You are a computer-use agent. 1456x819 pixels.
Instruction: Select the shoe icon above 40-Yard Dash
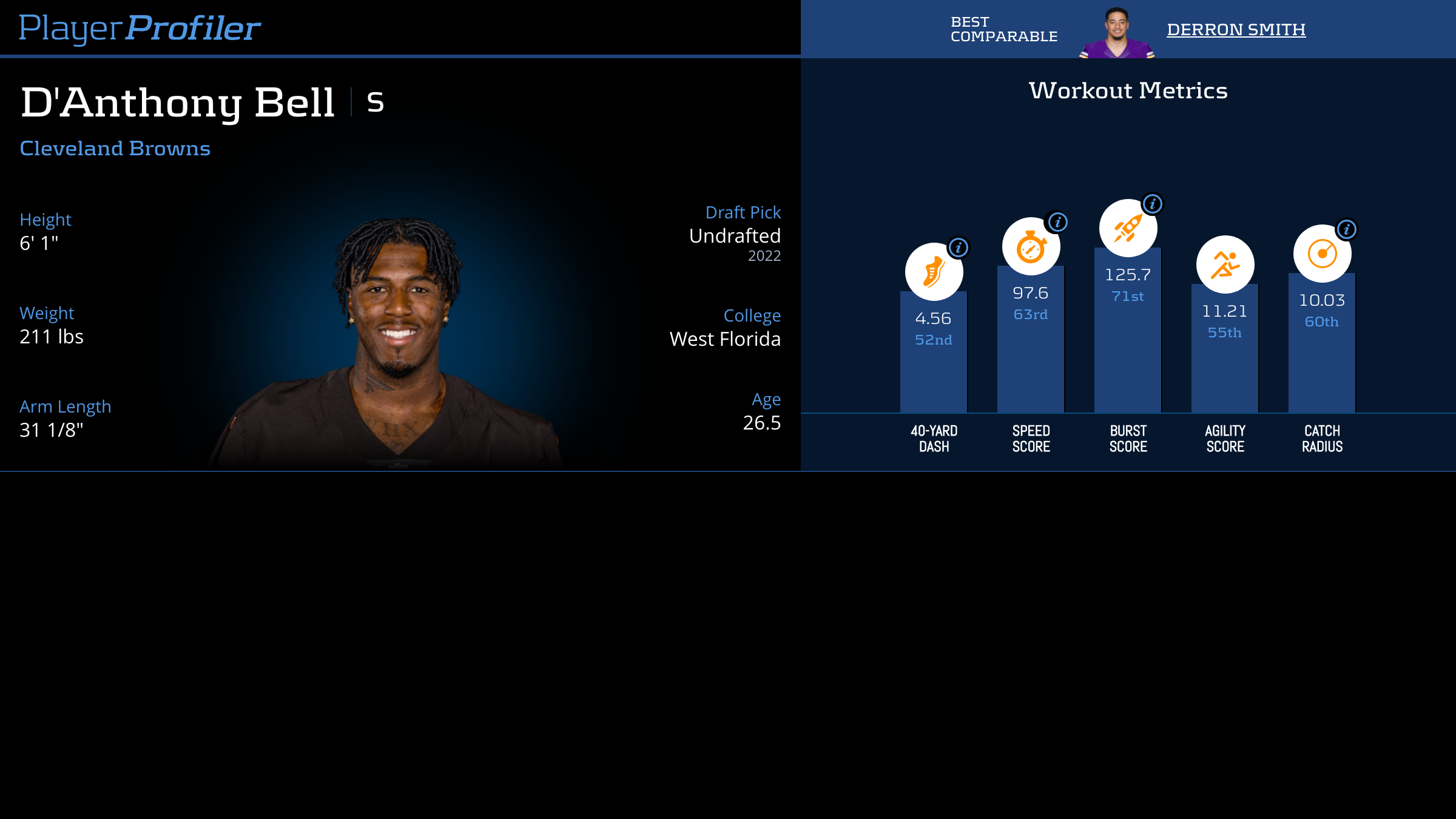tap(934, 272)
